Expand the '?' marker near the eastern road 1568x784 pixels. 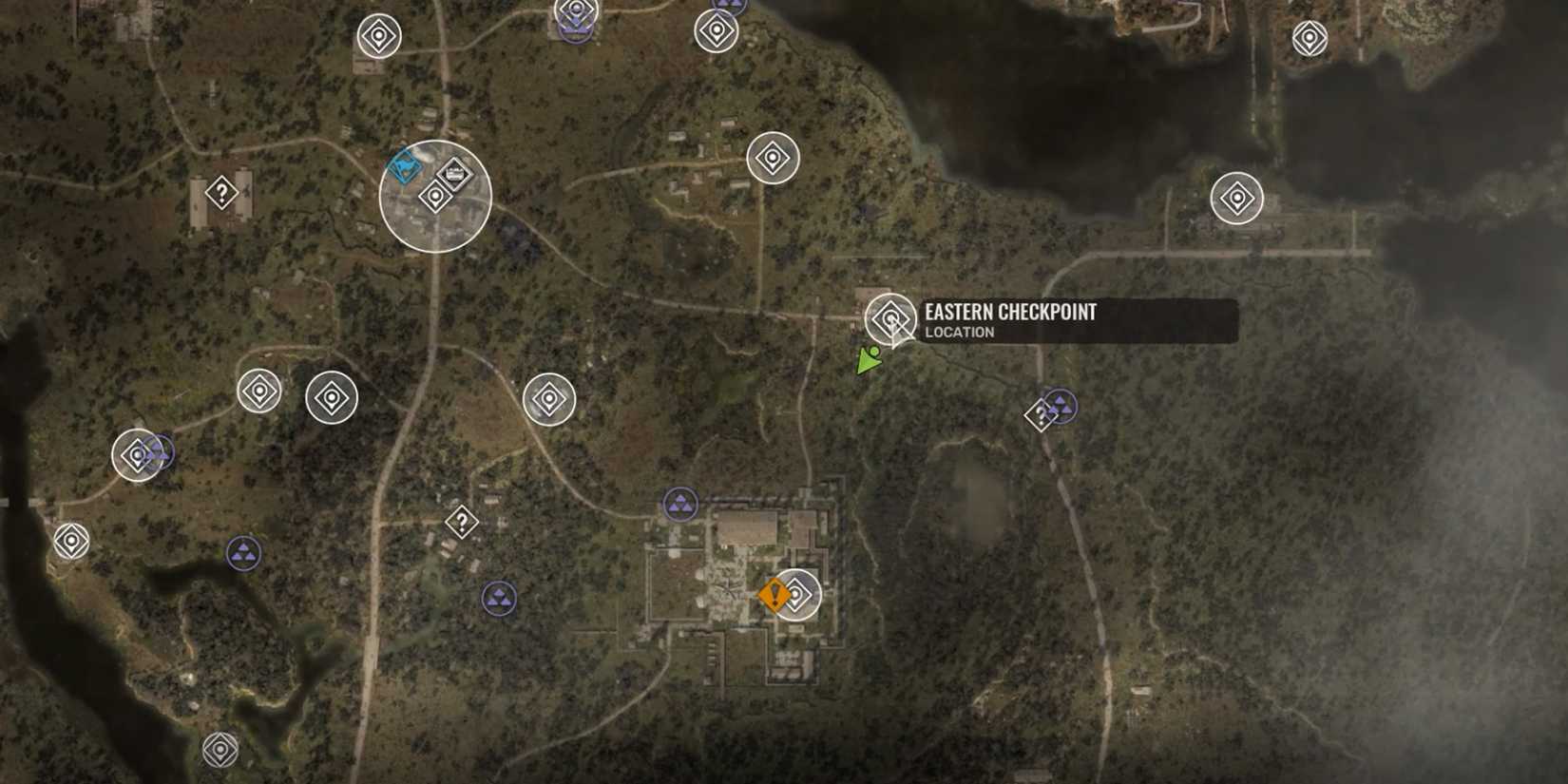[1041, 414]
